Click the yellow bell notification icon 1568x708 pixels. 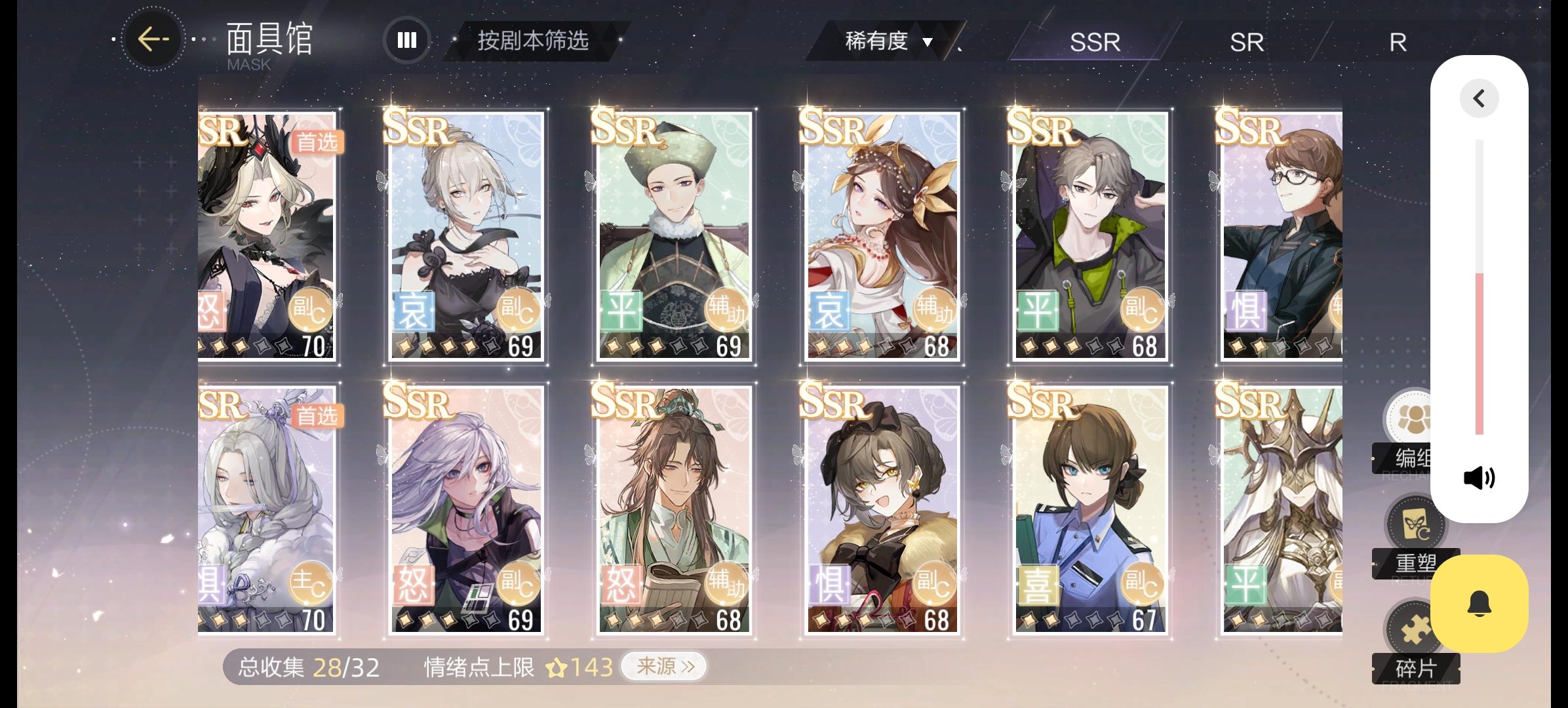click(x=1480, y=603)
